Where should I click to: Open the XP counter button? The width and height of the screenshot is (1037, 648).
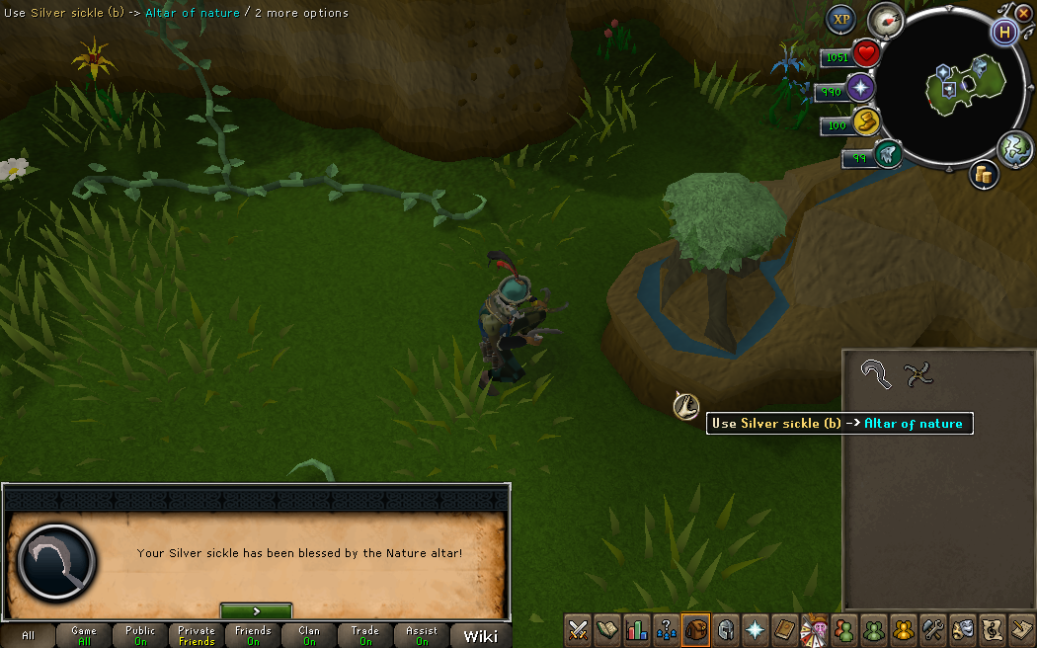click(x=841, y=19)
